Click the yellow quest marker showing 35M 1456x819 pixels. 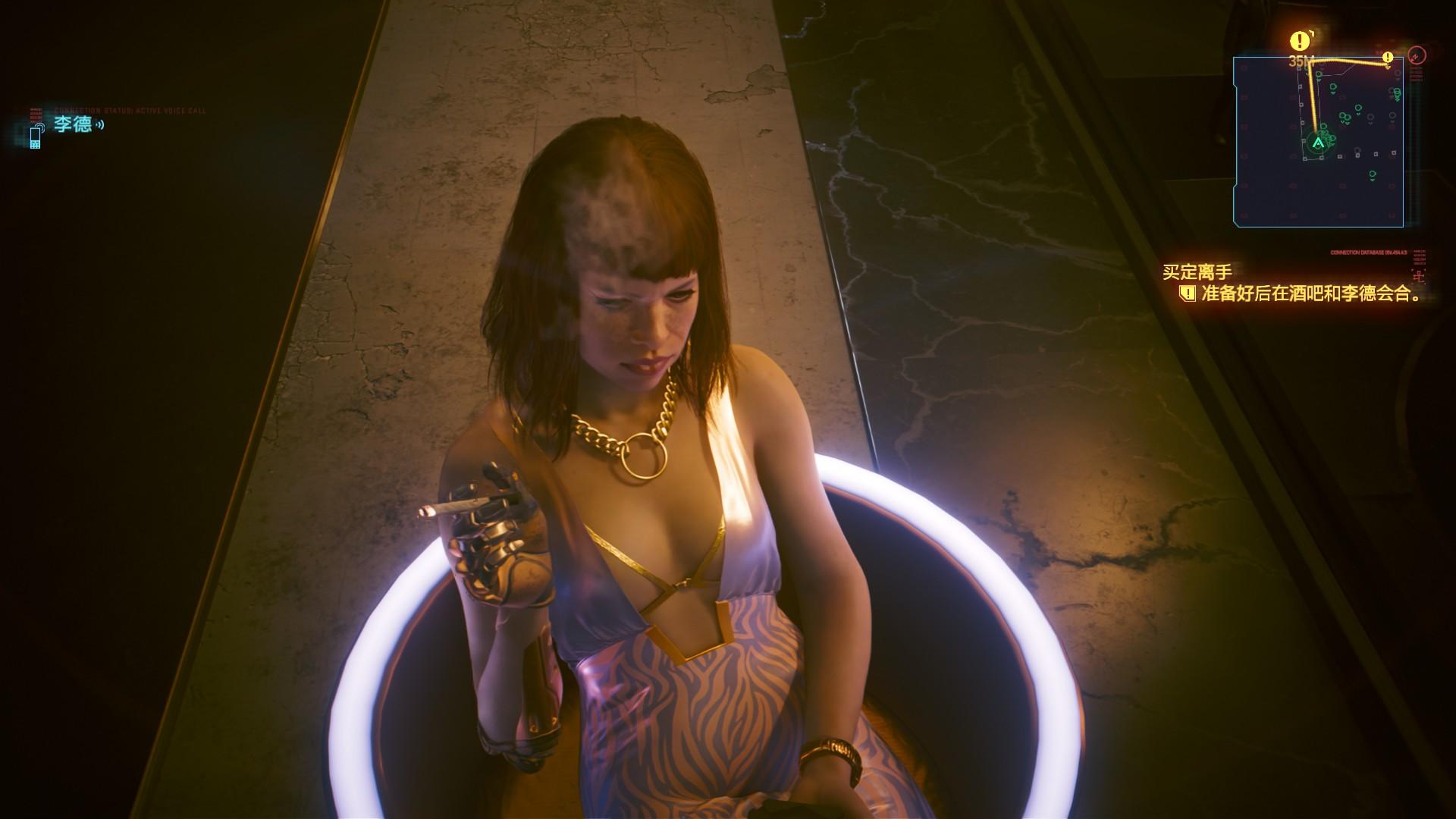coord(1301,41)
